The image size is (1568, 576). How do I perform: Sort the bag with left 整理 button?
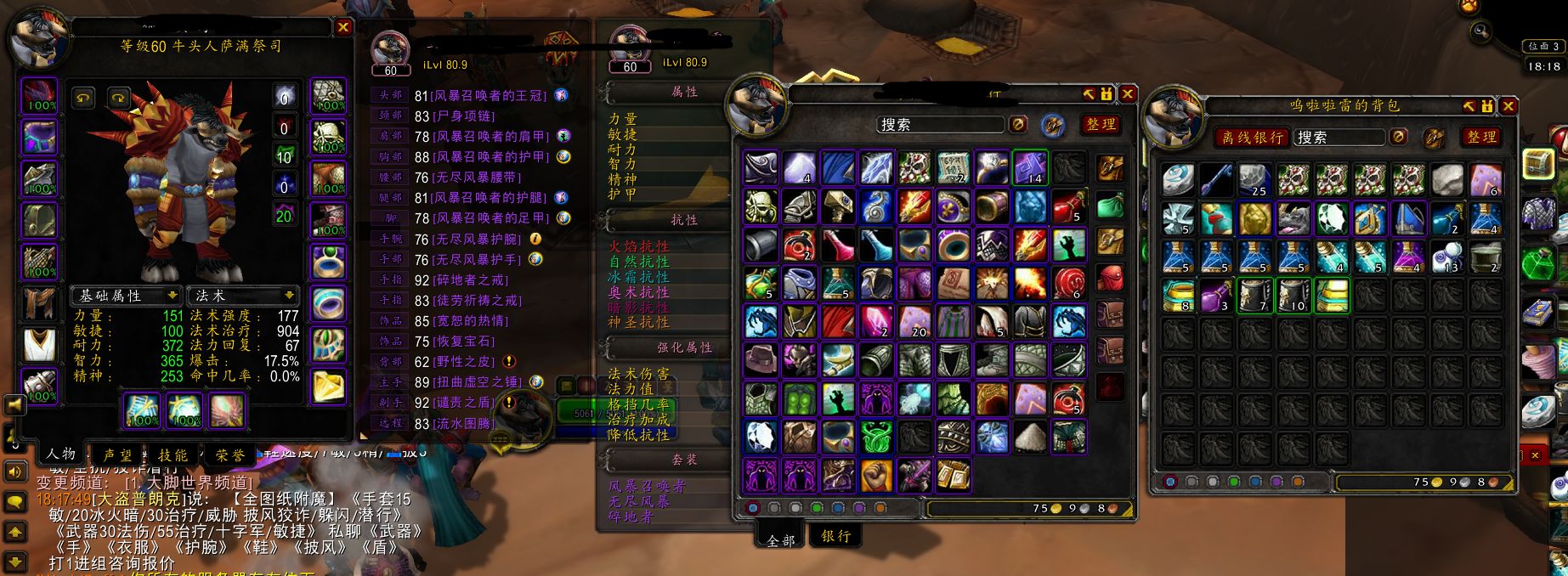[1101, 124]
